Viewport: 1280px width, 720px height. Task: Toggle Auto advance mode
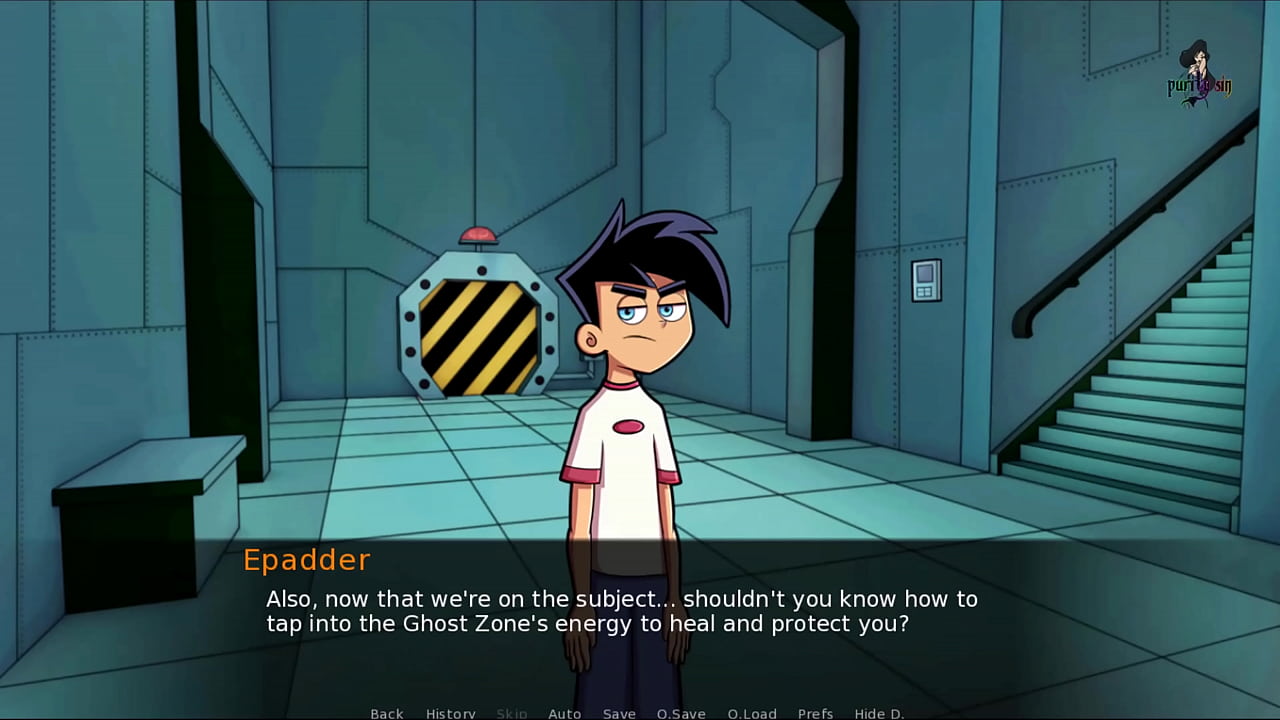tap(565, 713)
